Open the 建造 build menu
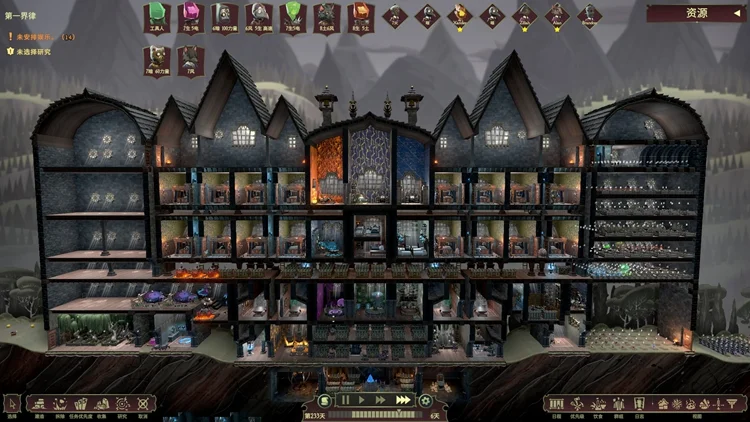Viewport: 750px width, 422px height. 39,404
